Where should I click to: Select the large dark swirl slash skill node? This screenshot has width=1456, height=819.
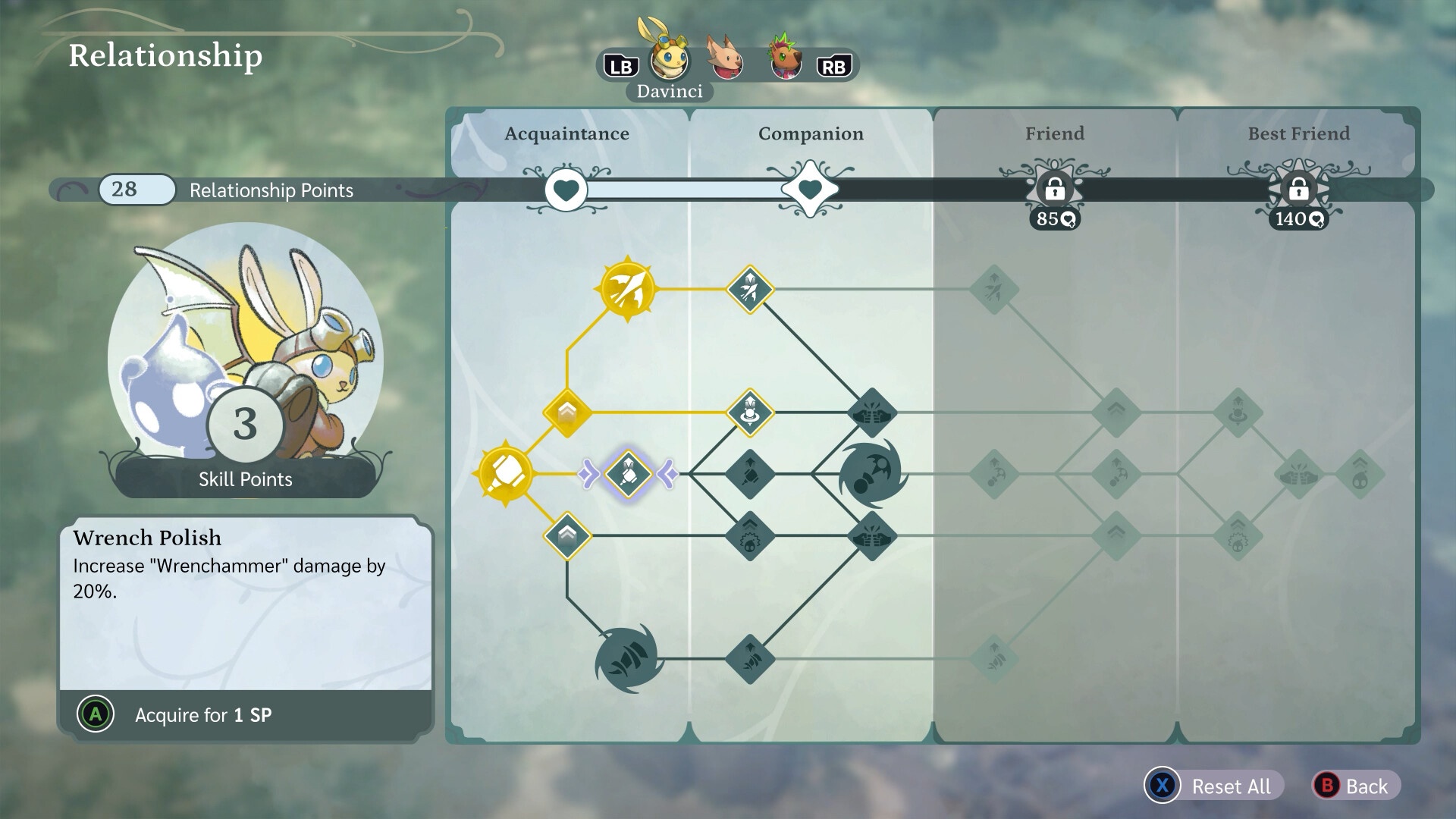[x=628, y=658]
